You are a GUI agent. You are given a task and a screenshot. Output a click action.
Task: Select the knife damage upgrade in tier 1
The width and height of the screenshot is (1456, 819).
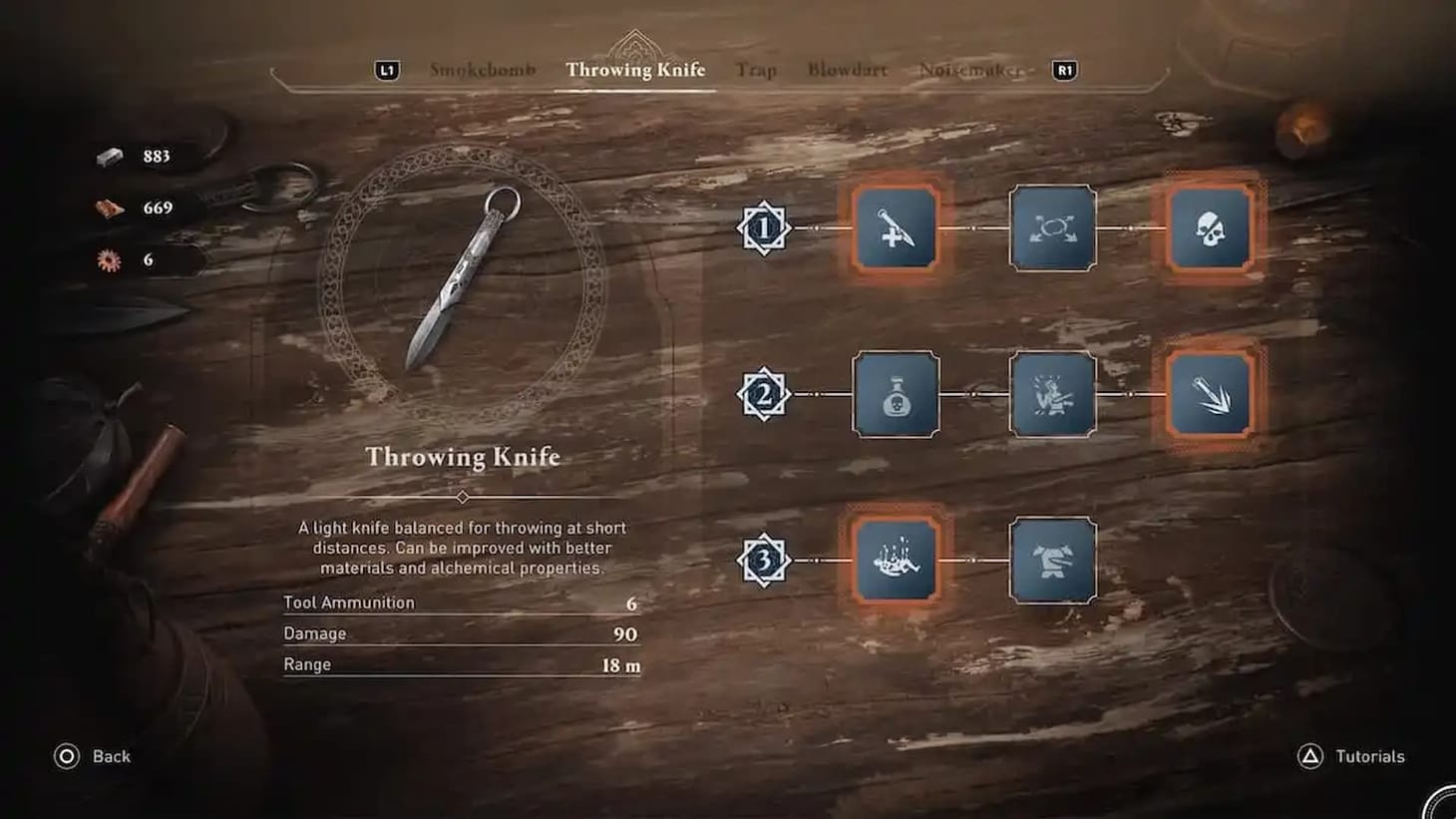tap(895, 229)
